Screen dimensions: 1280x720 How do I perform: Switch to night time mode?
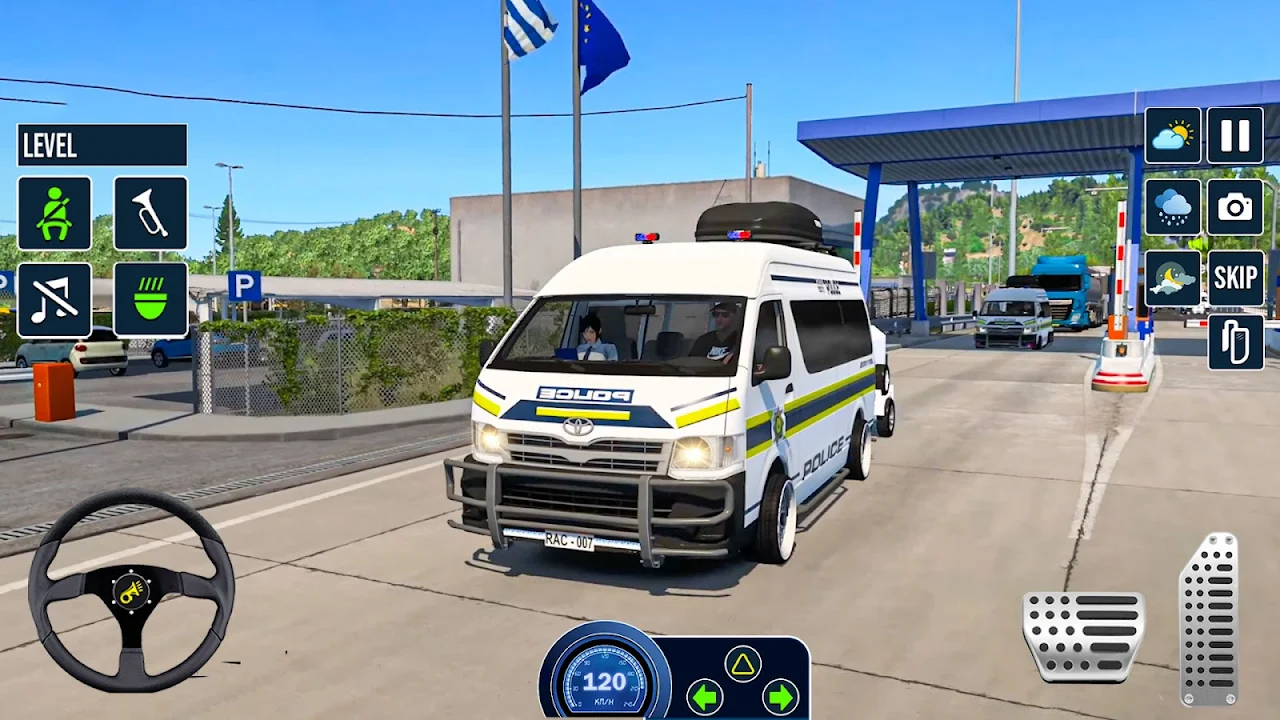point(1173,279)
